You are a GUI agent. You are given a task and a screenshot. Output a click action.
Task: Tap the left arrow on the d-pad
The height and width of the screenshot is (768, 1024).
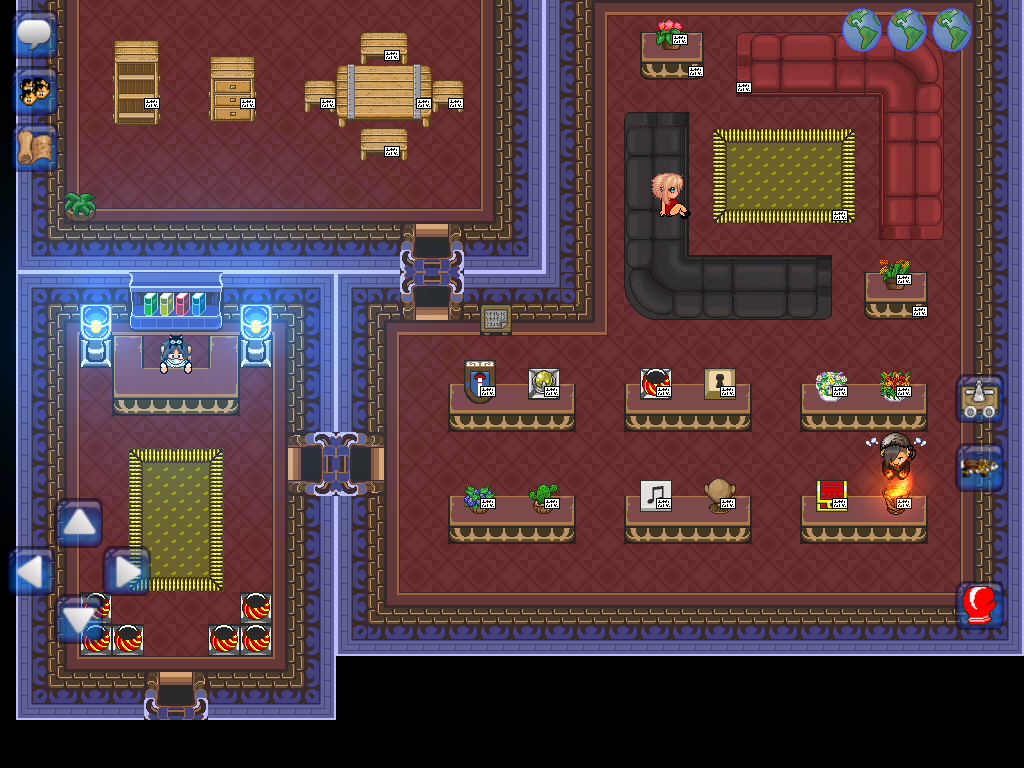point(32,572)
